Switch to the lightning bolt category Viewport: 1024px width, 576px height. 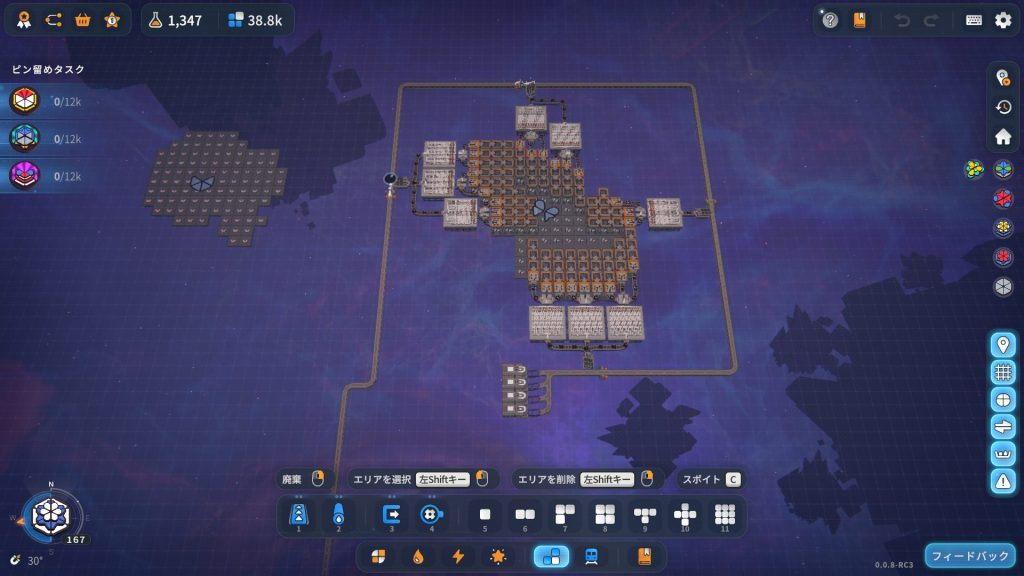(458, 557)
